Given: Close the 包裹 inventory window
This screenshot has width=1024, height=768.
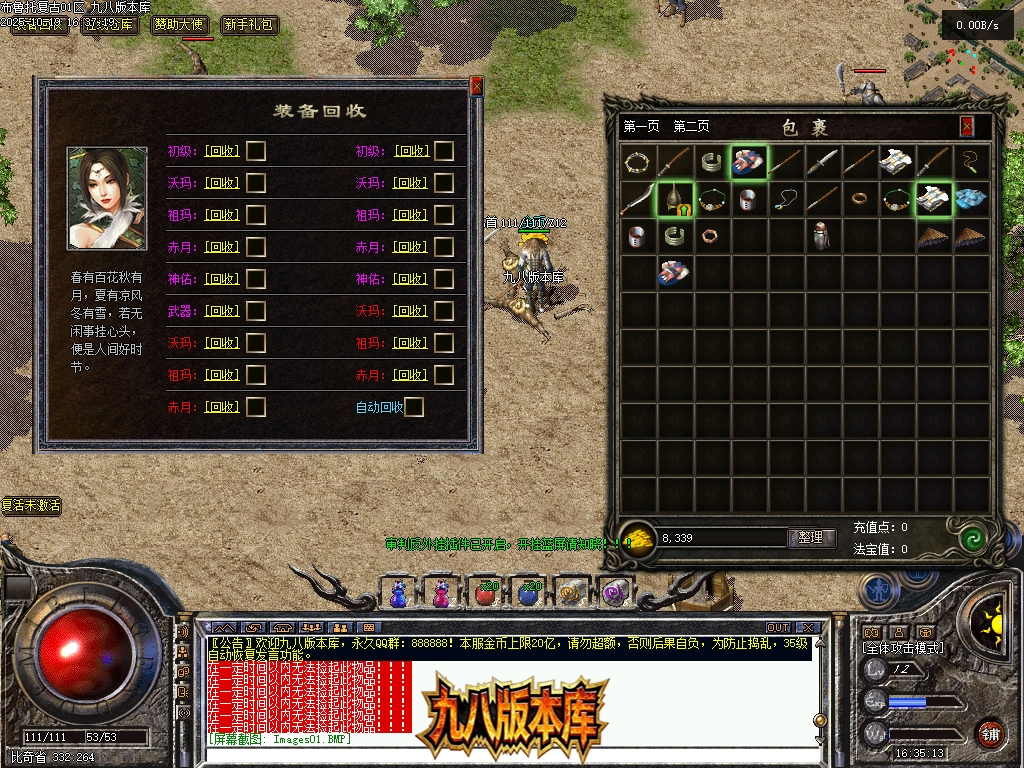Looking at the screenshot, I should click(967, 127).
